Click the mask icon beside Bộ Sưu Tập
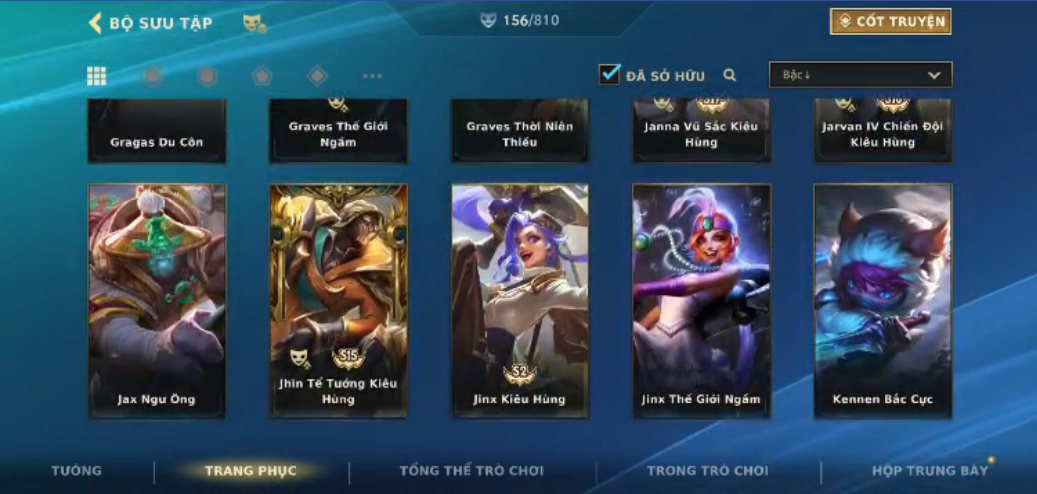Image resolution: width=1037 pixels, height=494 pixels. [254, 23]
